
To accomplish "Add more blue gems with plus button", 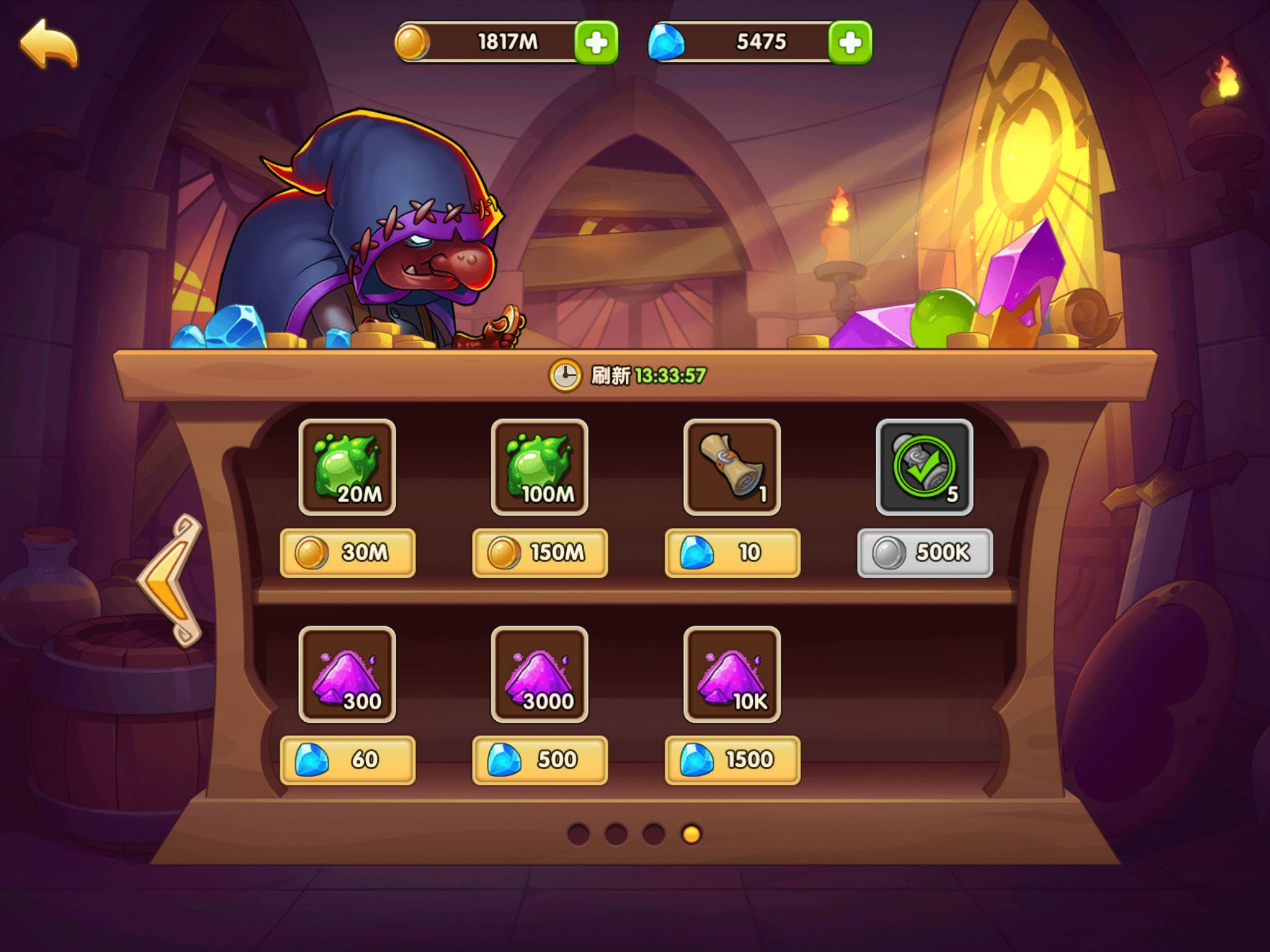I will (850, 42).
